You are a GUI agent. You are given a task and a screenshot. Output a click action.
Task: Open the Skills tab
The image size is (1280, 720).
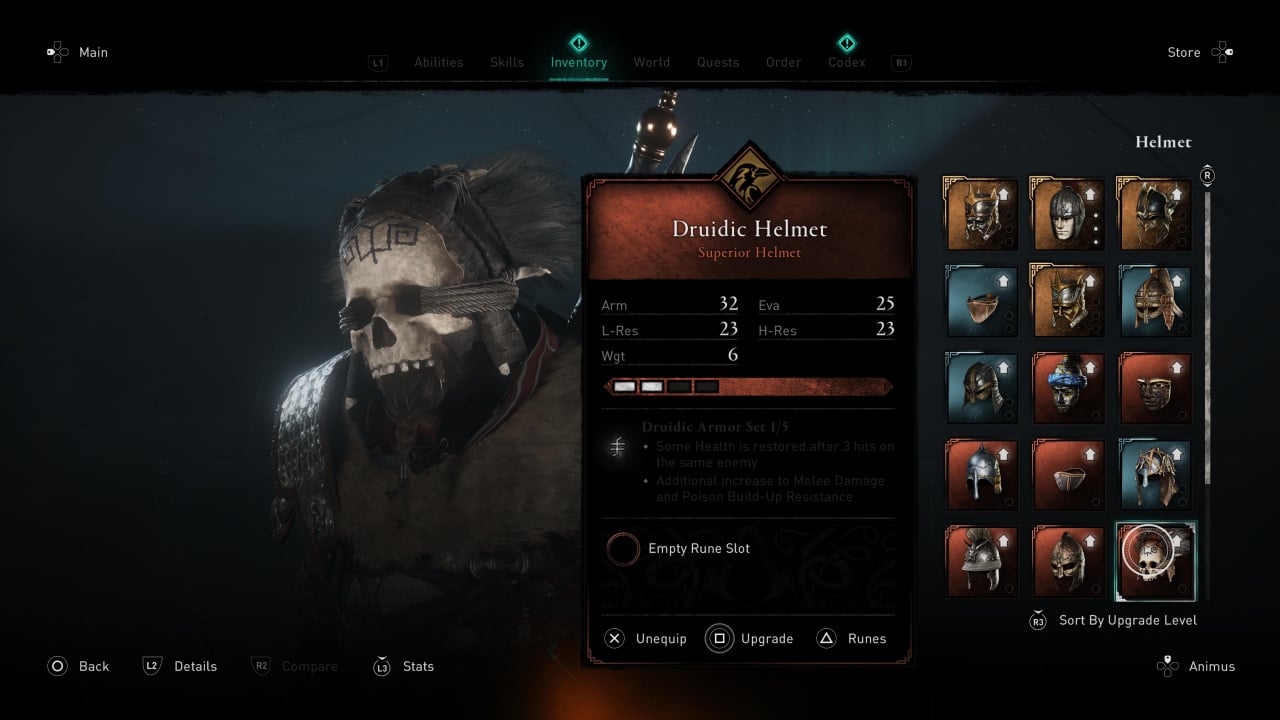506,62
